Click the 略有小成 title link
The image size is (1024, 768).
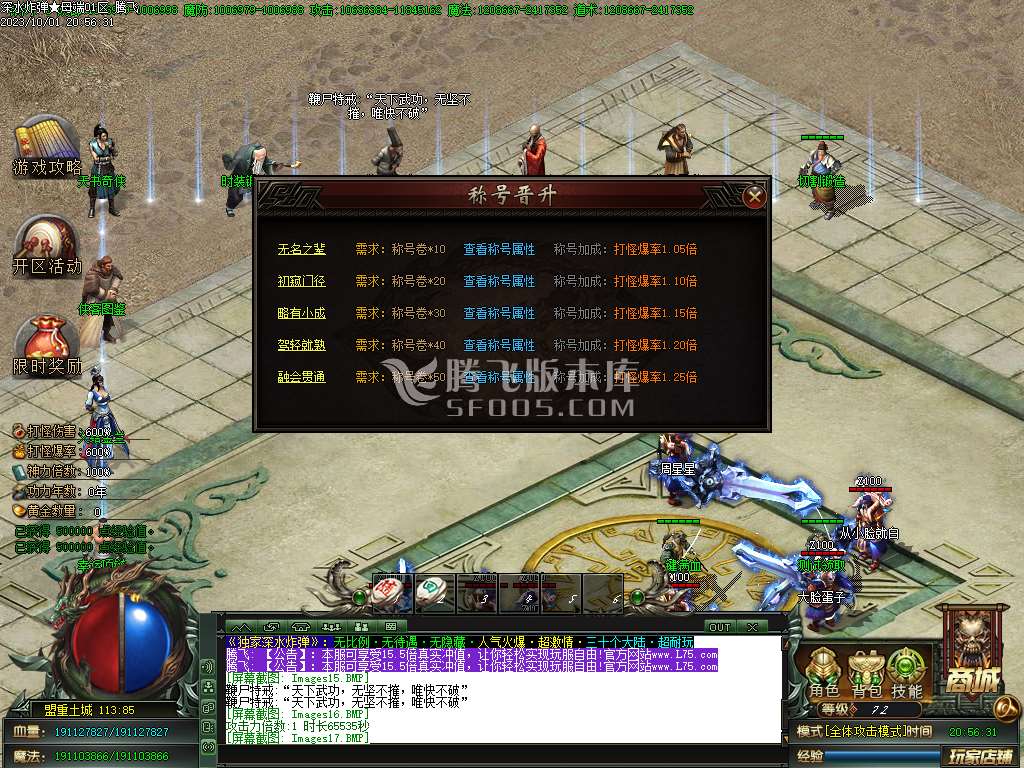coord(302,313)
